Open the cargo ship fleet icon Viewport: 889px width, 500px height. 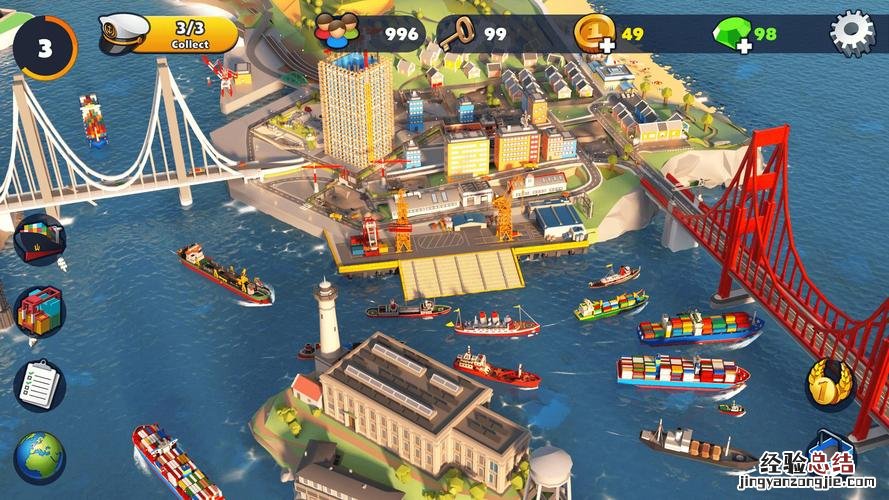tap(40, 239)
